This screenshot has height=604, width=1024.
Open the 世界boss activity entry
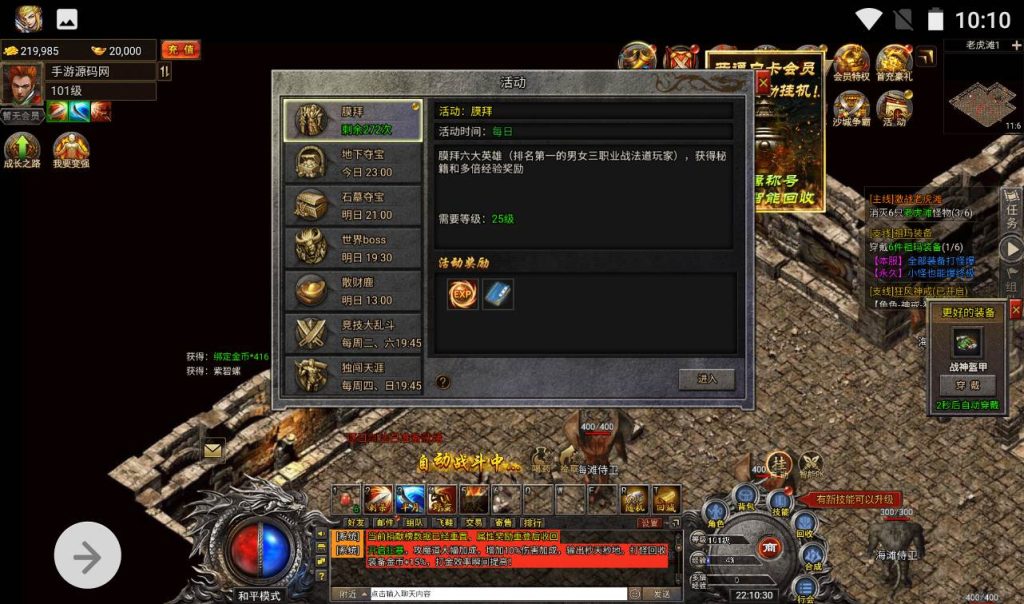pyautogui.click(x=353, y=248)
